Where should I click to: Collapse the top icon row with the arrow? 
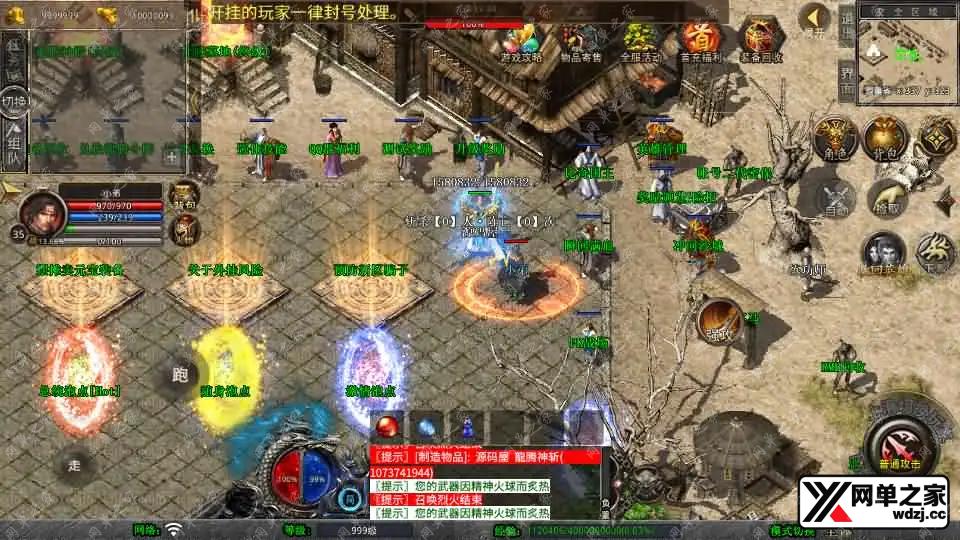coord(815,19)
